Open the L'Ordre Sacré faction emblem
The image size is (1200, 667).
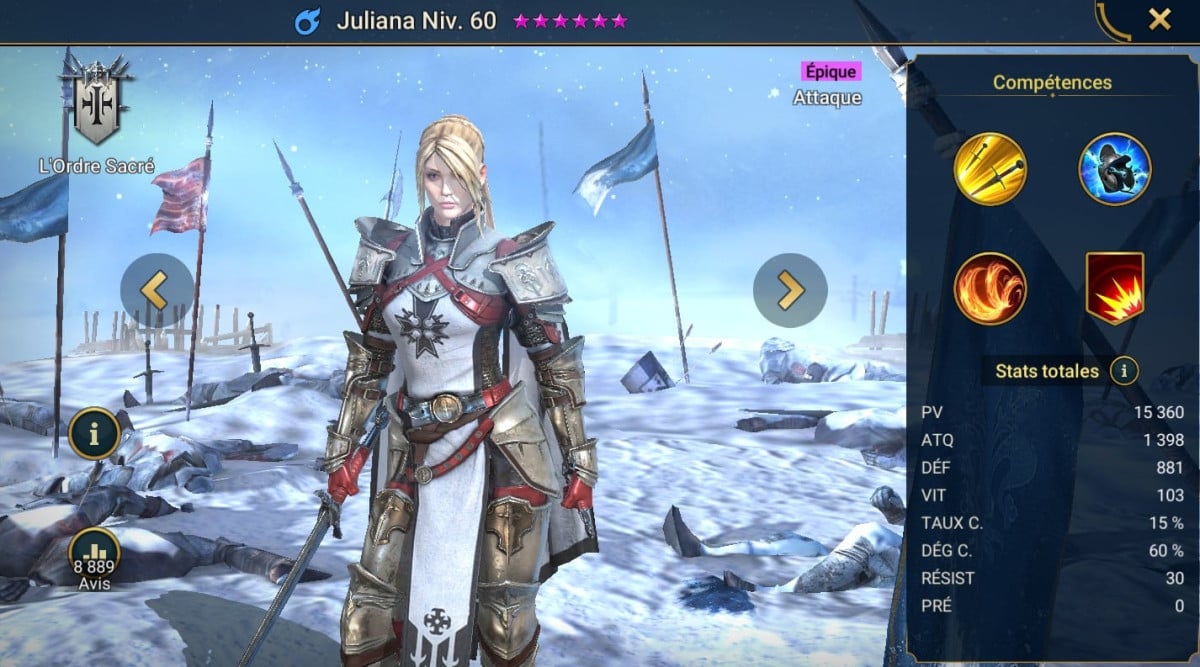click(96, 104)
